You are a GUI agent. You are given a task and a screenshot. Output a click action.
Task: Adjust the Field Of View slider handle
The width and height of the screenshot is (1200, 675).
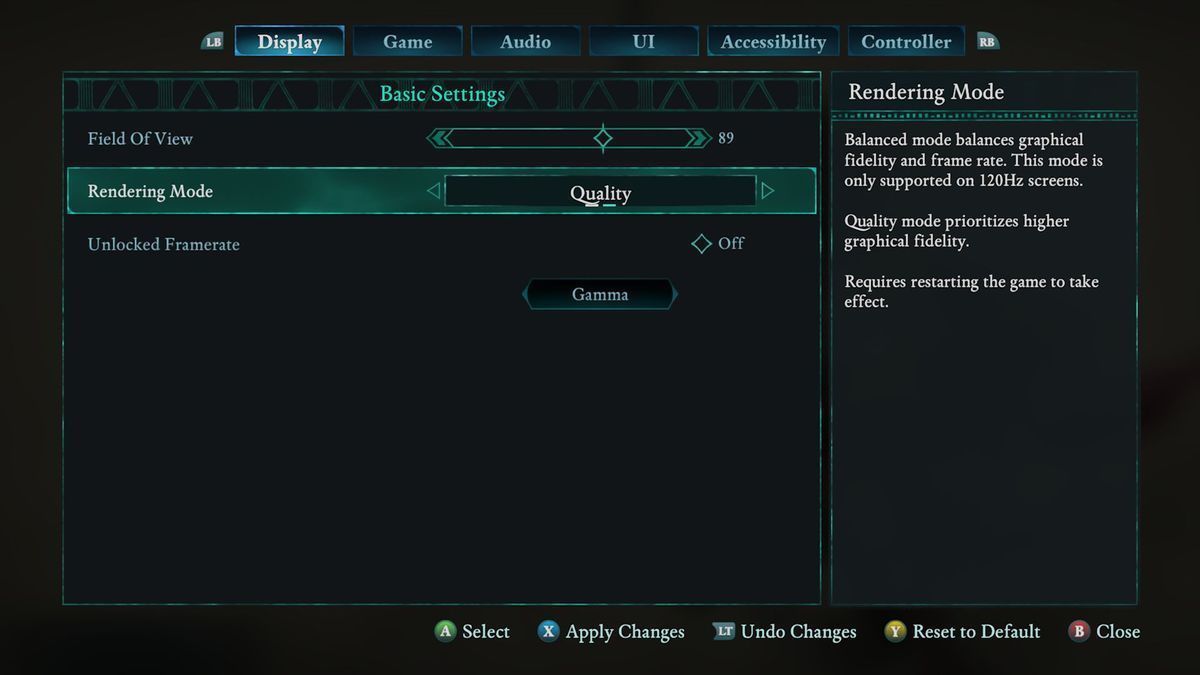pos(603,138)
